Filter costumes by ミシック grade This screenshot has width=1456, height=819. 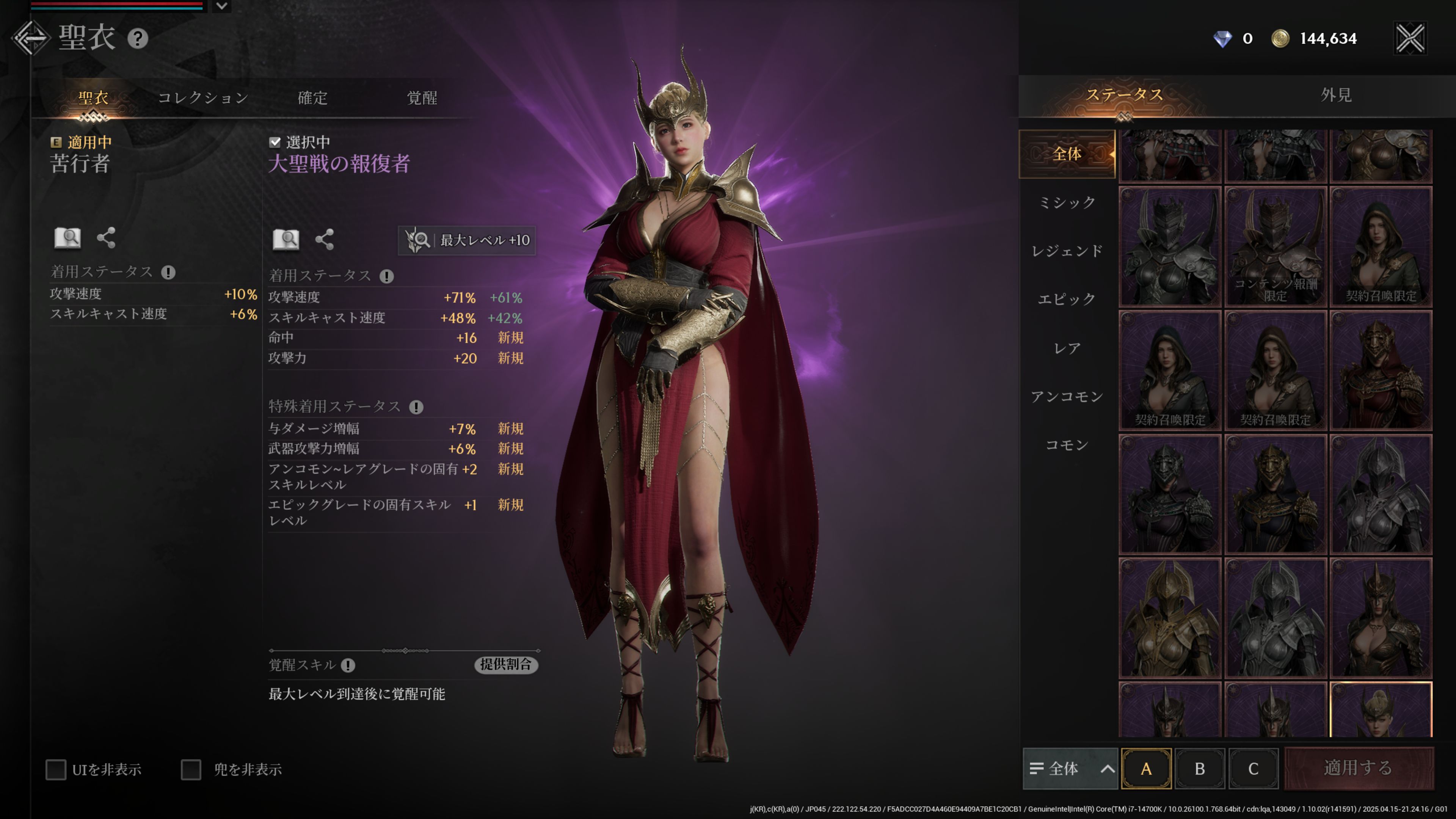(x=1067, y=202)
